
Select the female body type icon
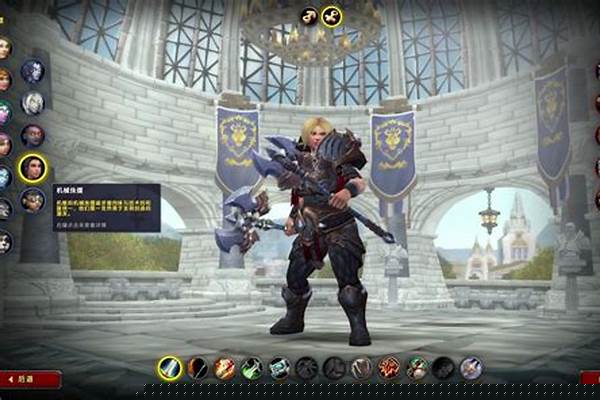(332, 16)
